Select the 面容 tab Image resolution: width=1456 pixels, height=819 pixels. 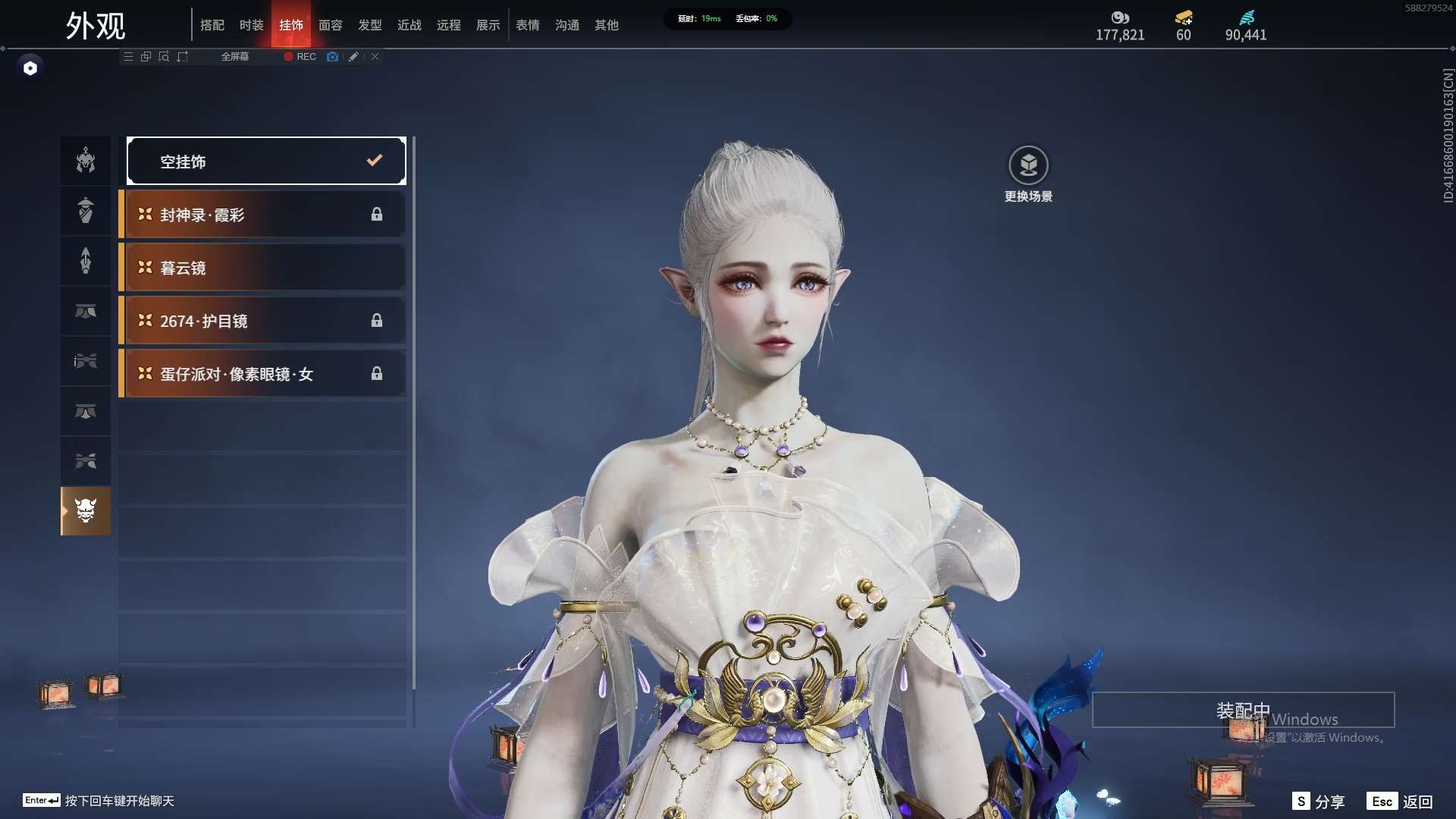click(331, 25)
